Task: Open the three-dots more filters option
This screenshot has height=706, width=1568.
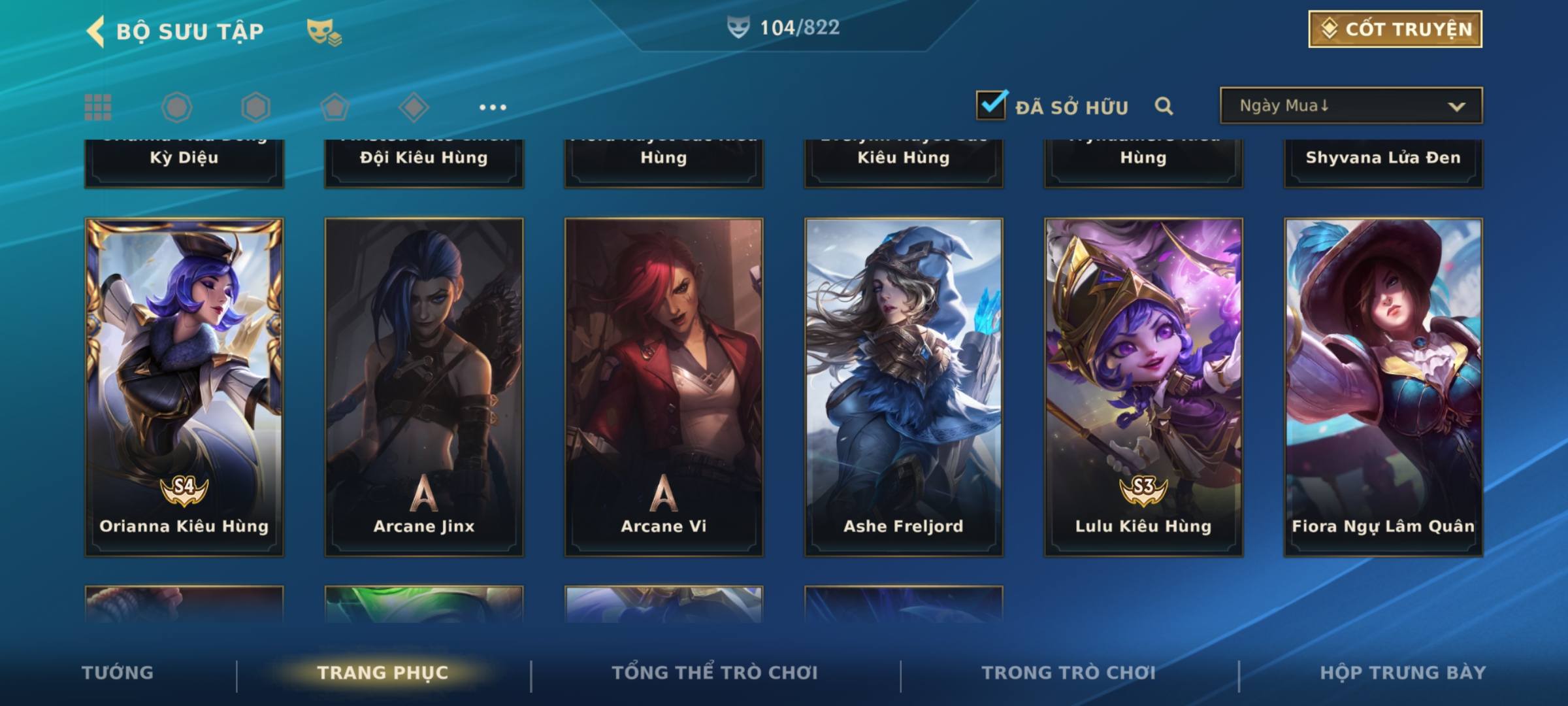Action: pos(493,107)
